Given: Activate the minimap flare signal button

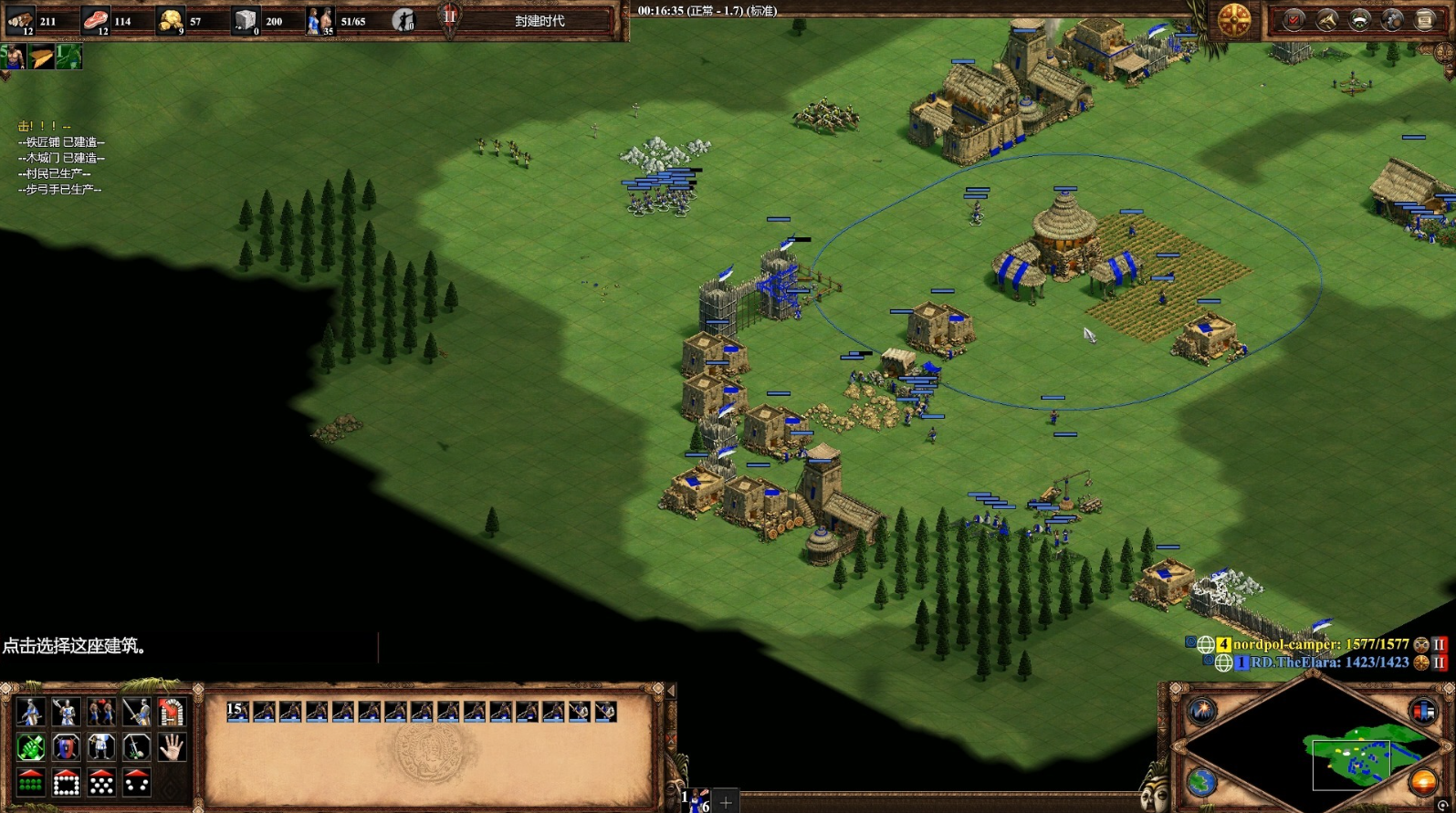Looking at the screenshot, I should (x=1201, y=711).
